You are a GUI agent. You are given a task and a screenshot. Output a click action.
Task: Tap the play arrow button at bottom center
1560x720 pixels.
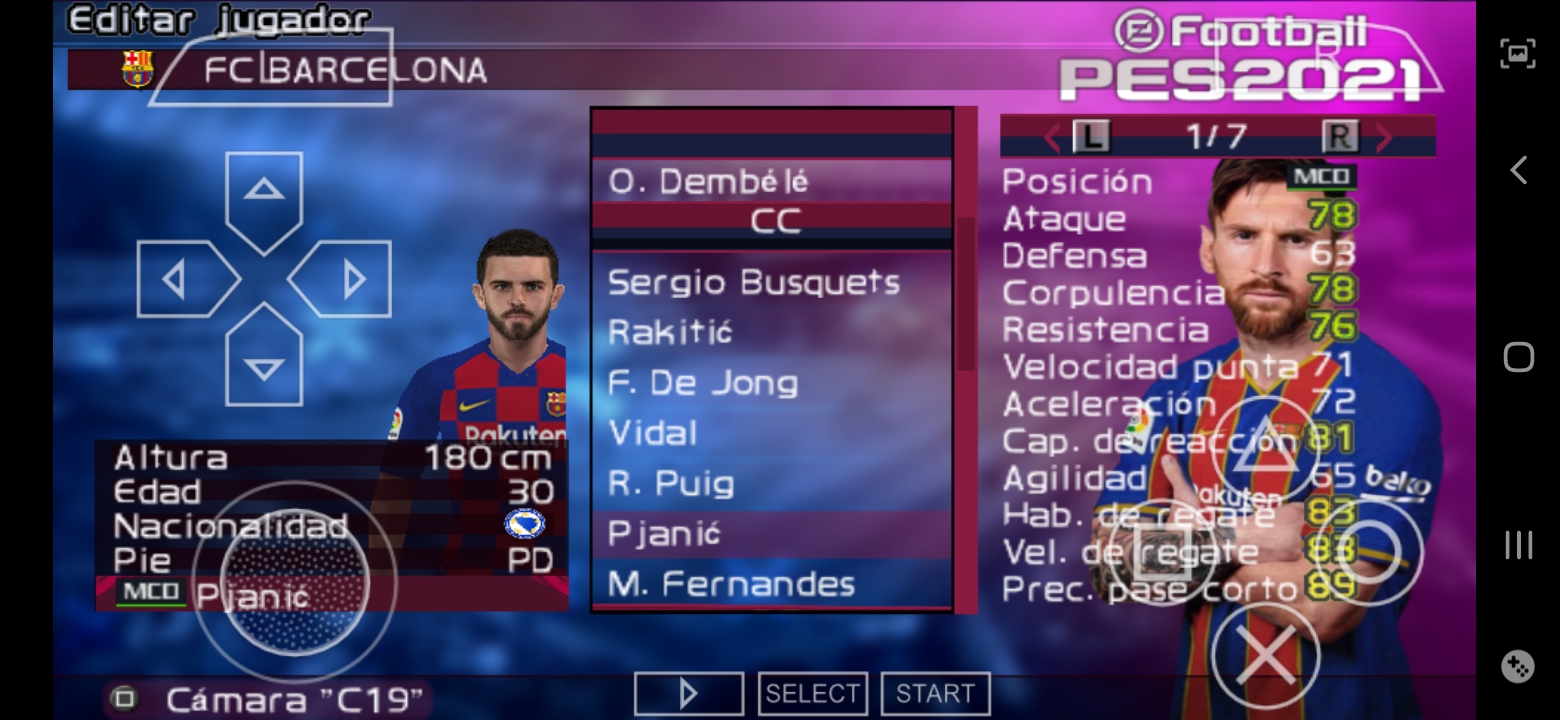pyautogui.click(x=688, y=691)
